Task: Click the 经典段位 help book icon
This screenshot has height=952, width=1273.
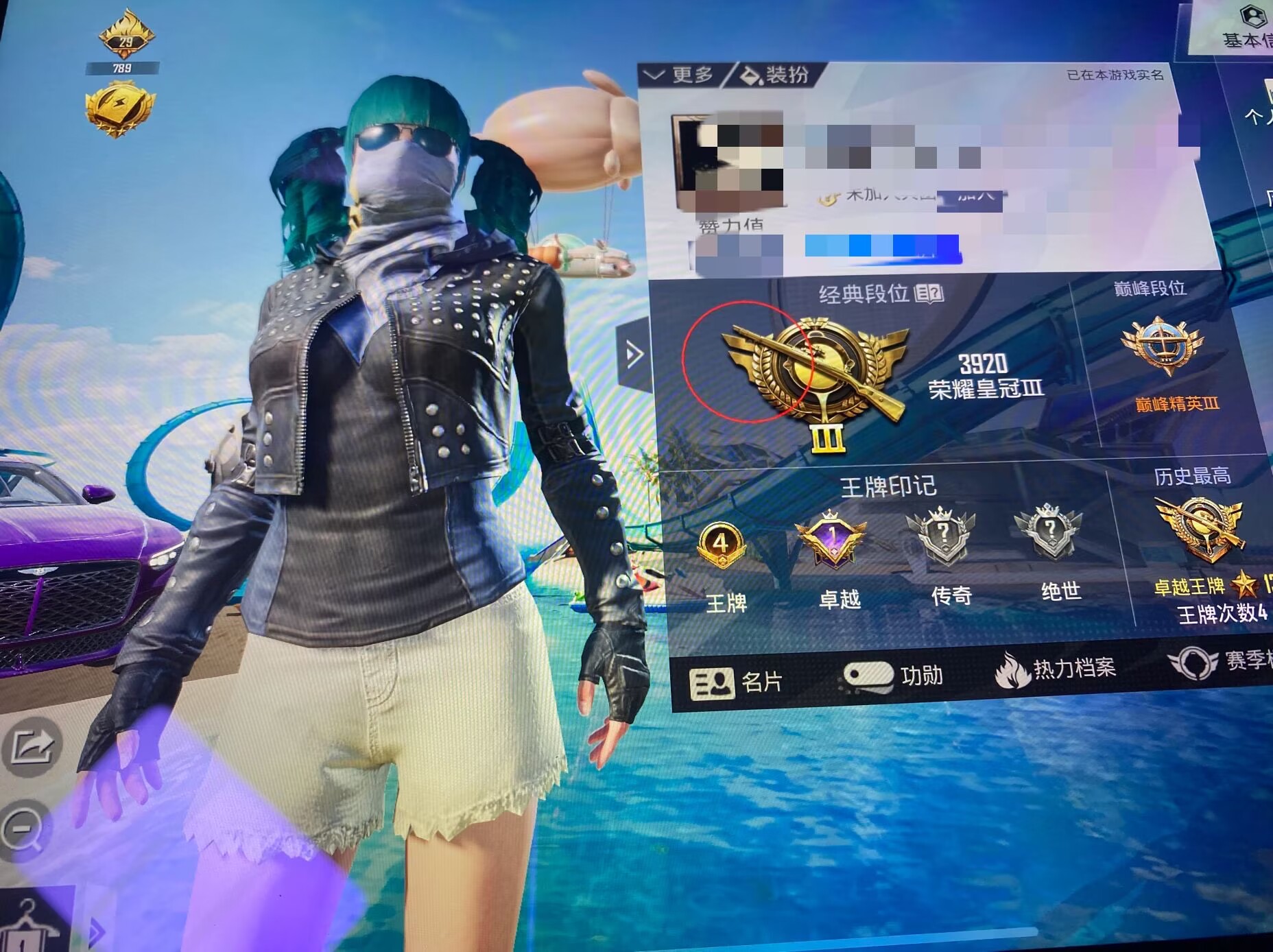Action: pyautogui.click(x=929, y=294)
